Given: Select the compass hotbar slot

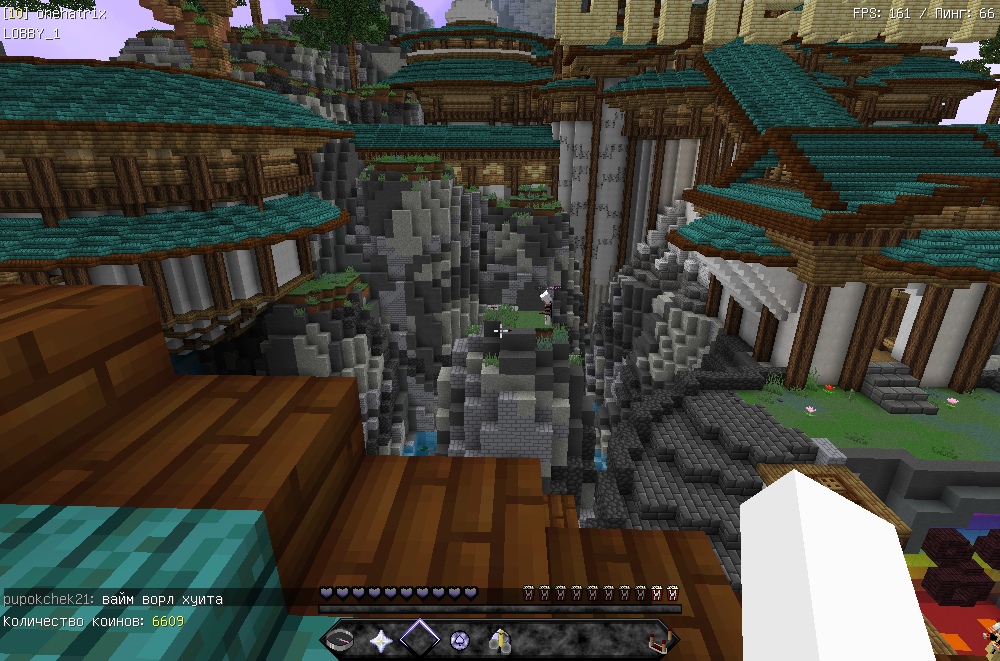Looking at the screenshot, I should (340, 640).
